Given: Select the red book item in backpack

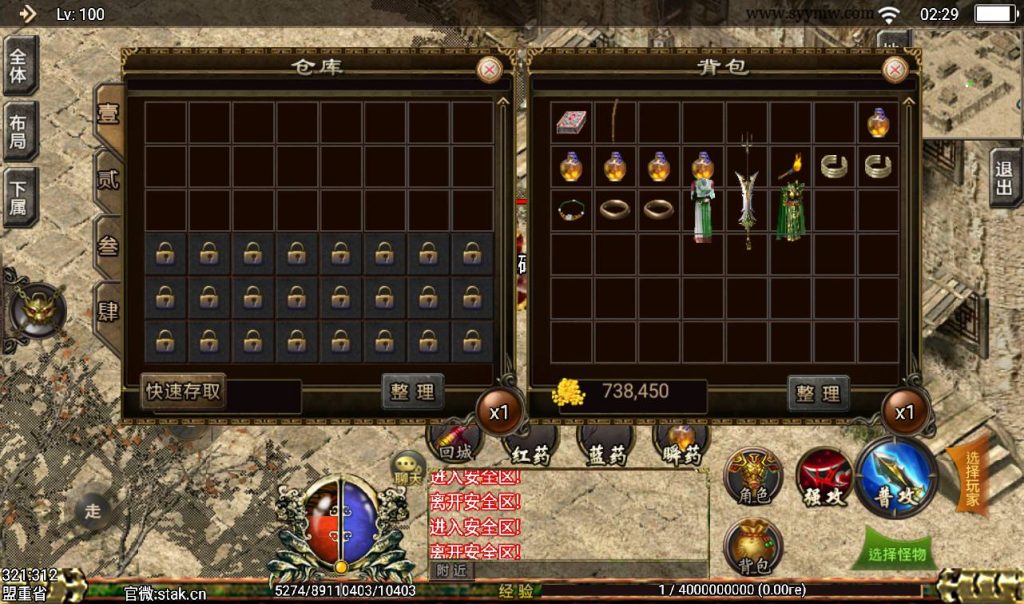Looking at the screenshot, I should tap(572, 122).
